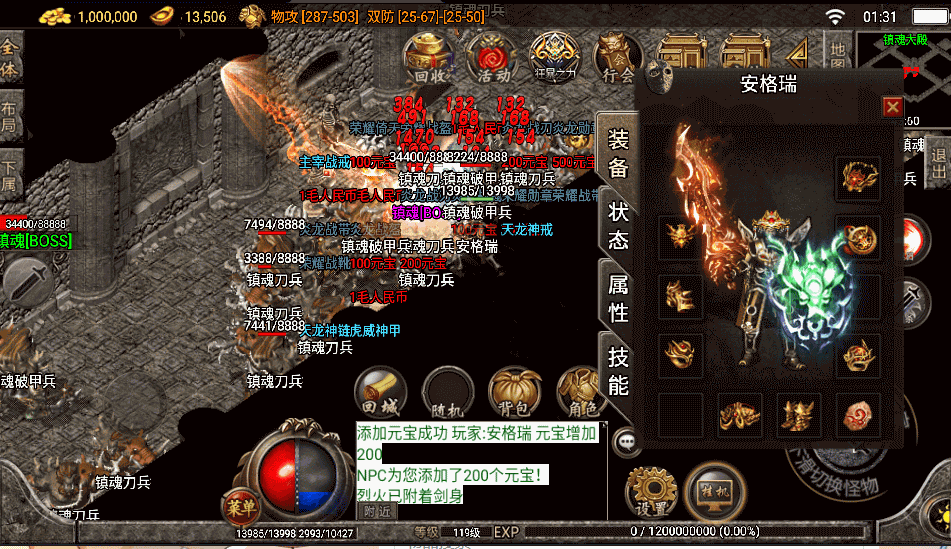Switch to the 状态 status tab

(618, 226)
